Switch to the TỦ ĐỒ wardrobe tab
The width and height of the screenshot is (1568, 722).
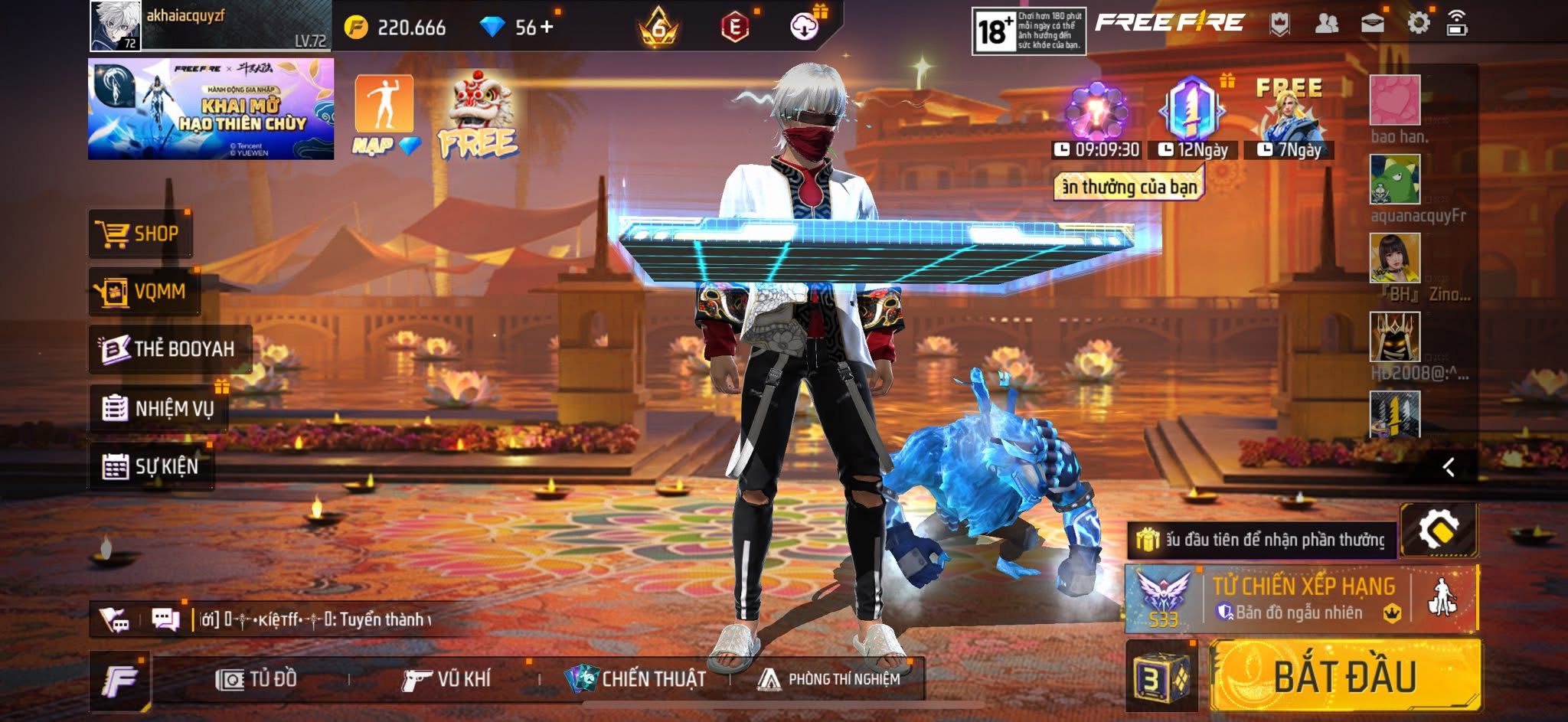point(256,679)
